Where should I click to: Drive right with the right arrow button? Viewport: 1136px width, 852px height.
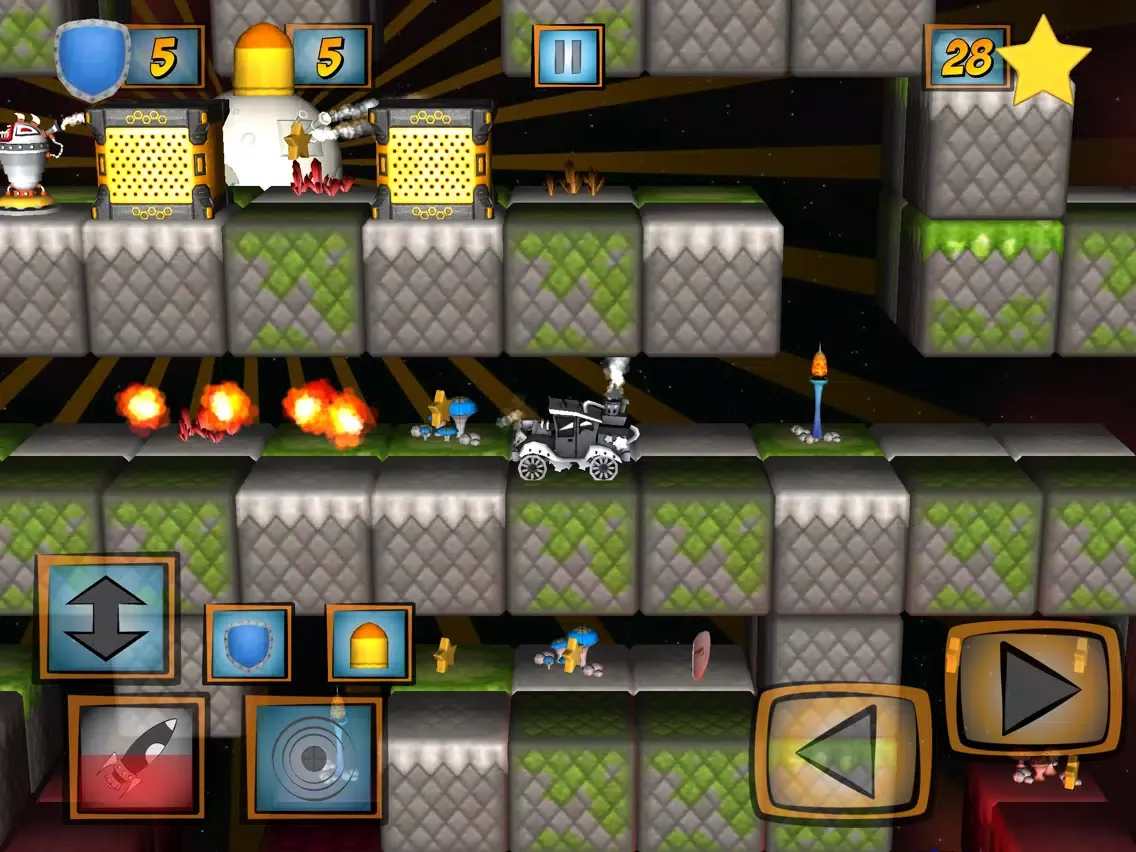coord(1034,689)
